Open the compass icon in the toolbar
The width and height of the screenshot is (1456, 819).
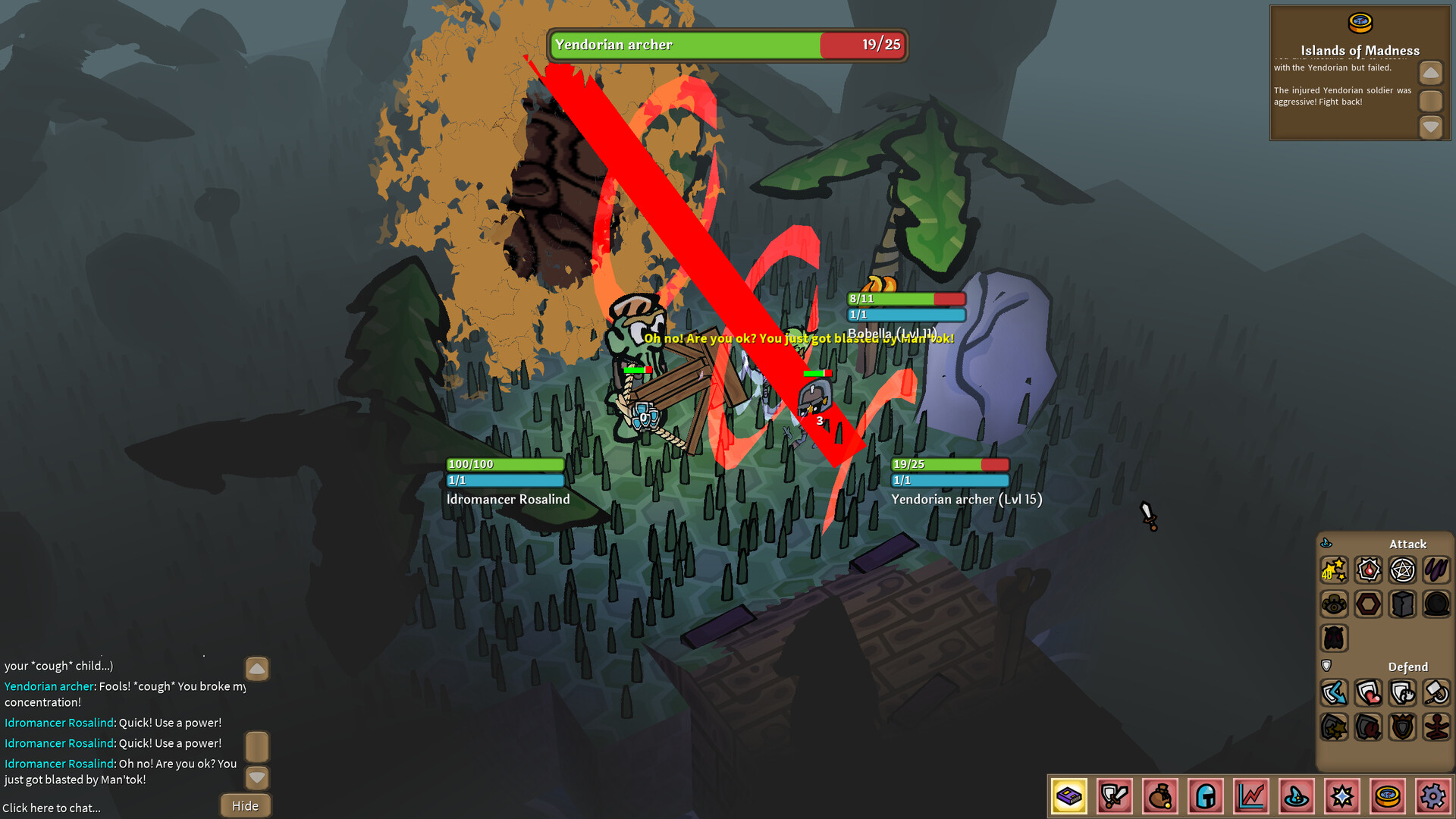1388,797
